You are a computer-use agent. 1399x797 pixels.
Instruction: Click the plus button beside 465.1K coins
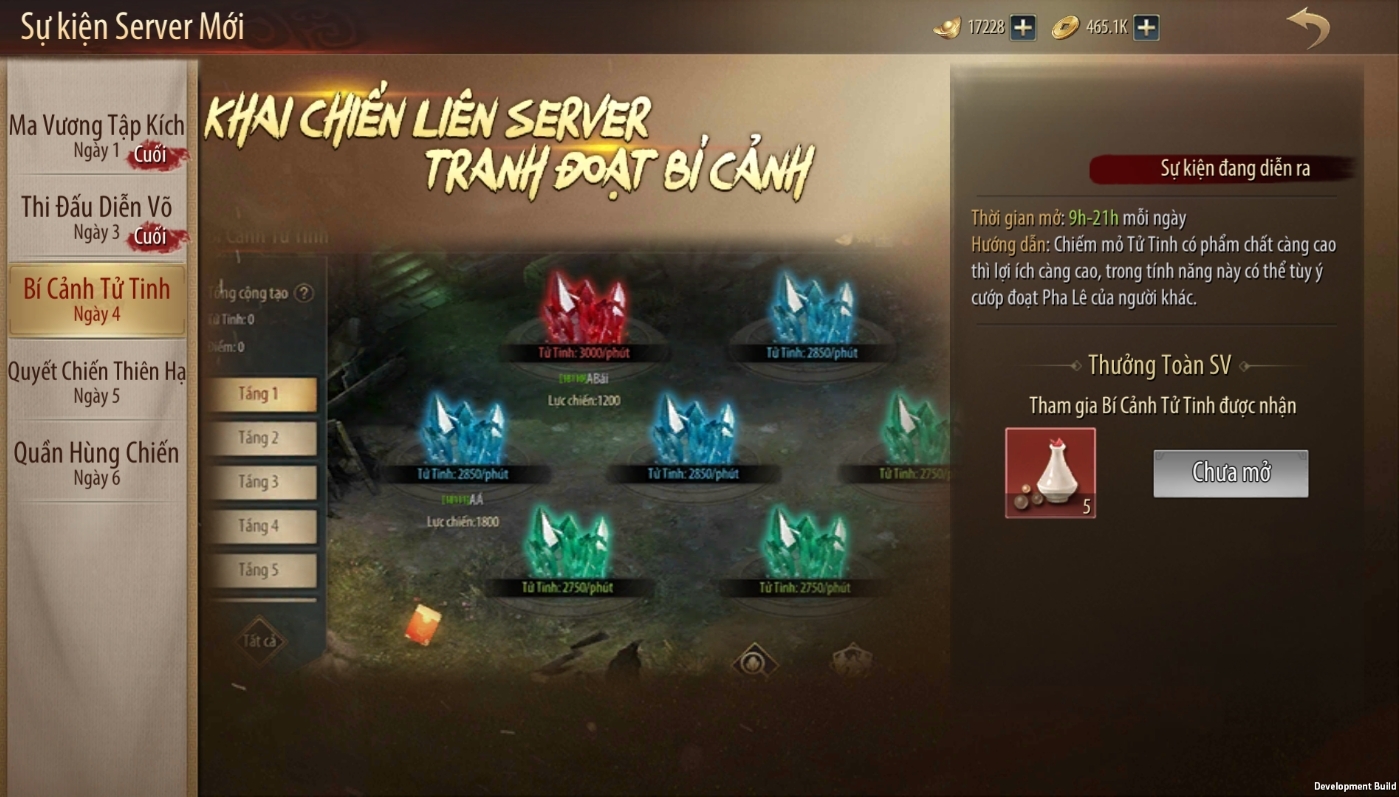tap(1146, 28)
